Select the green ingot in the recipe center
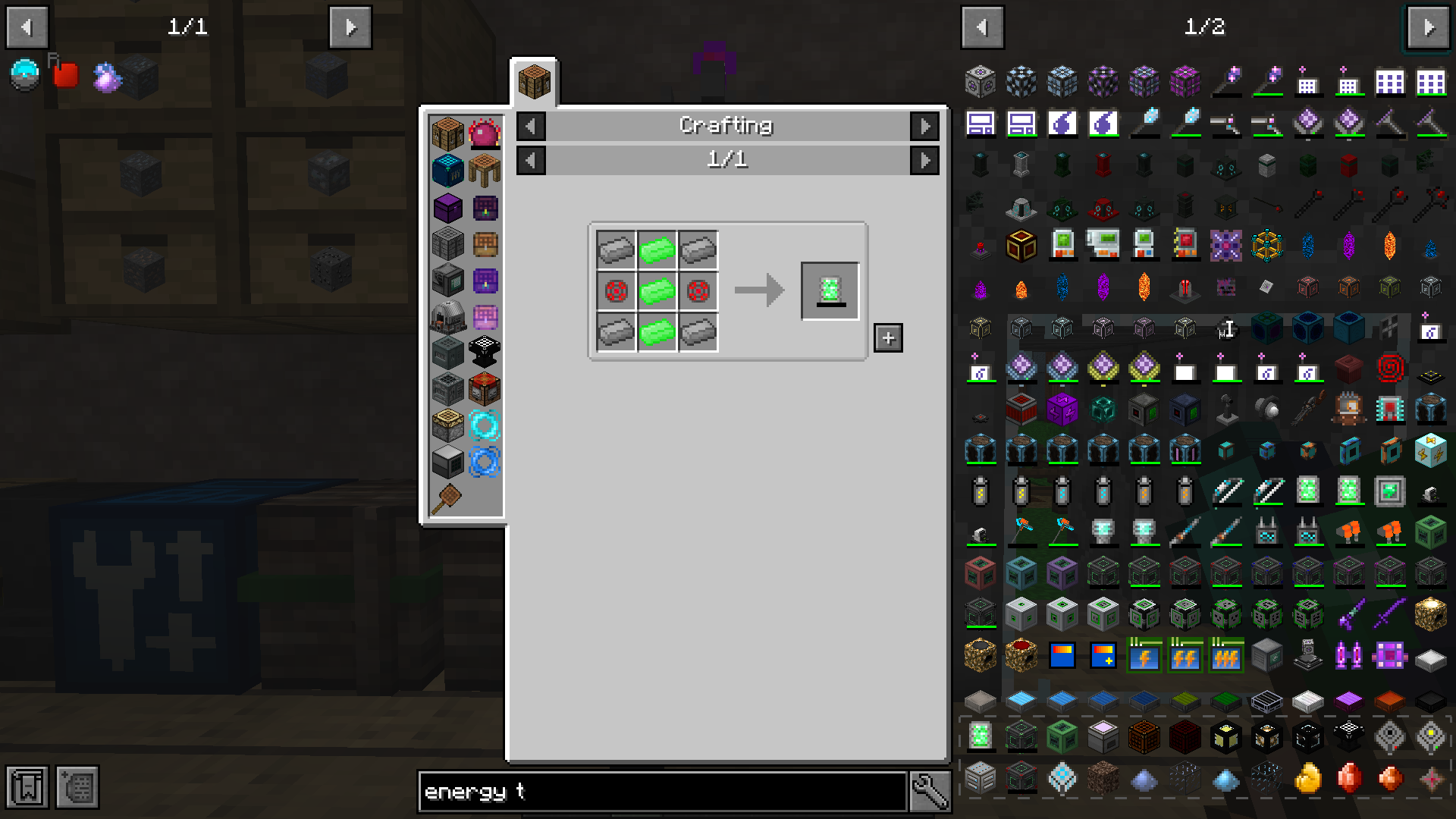Image resolution: width=1456 pixels, height=819 pixels. (657, 289)
